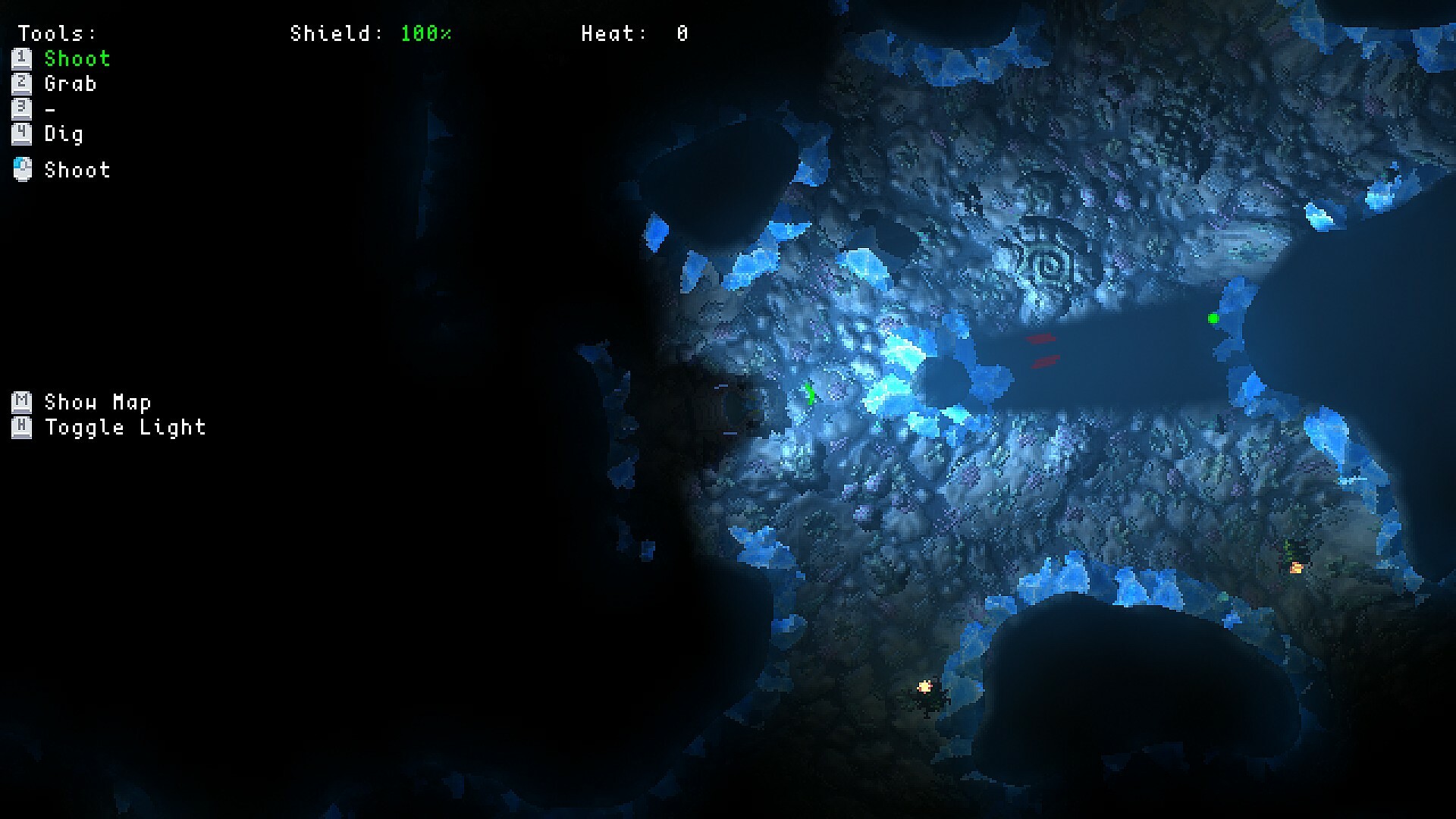Click the green Shoot tool label
The height and width of the screenshot is (819, 1456).
pyautogui.click(x=77, y=58)
